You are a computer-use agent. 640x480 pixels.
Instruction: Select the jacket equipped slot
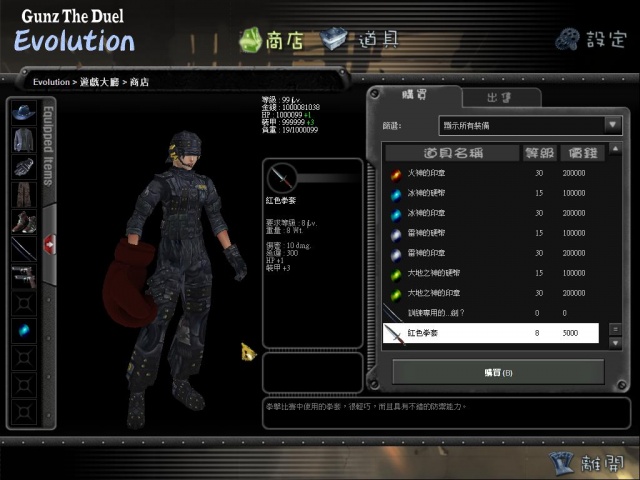(24, 139)
